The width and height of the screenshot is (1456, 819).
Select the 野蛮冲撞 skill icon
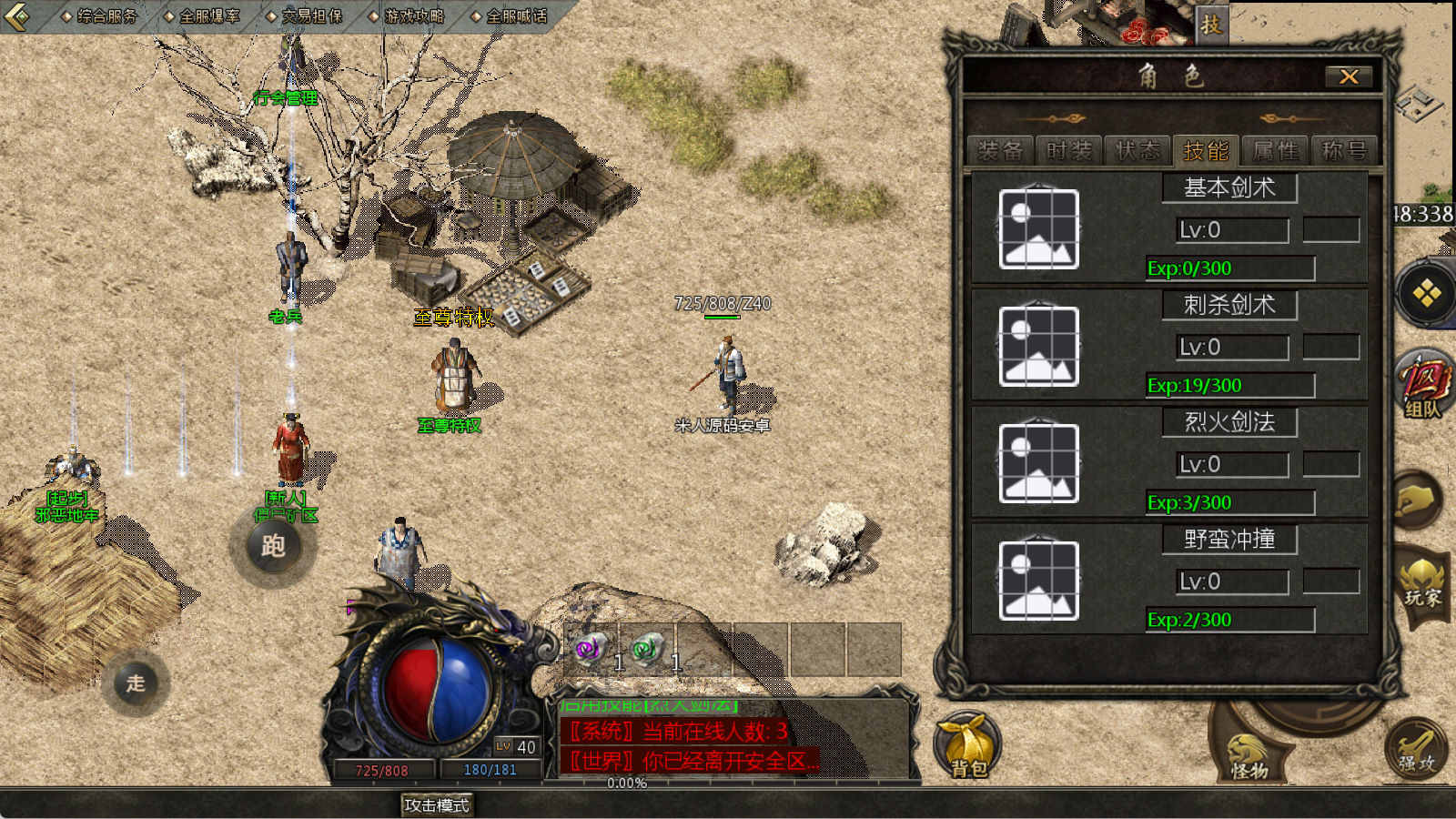[1038, 581]
